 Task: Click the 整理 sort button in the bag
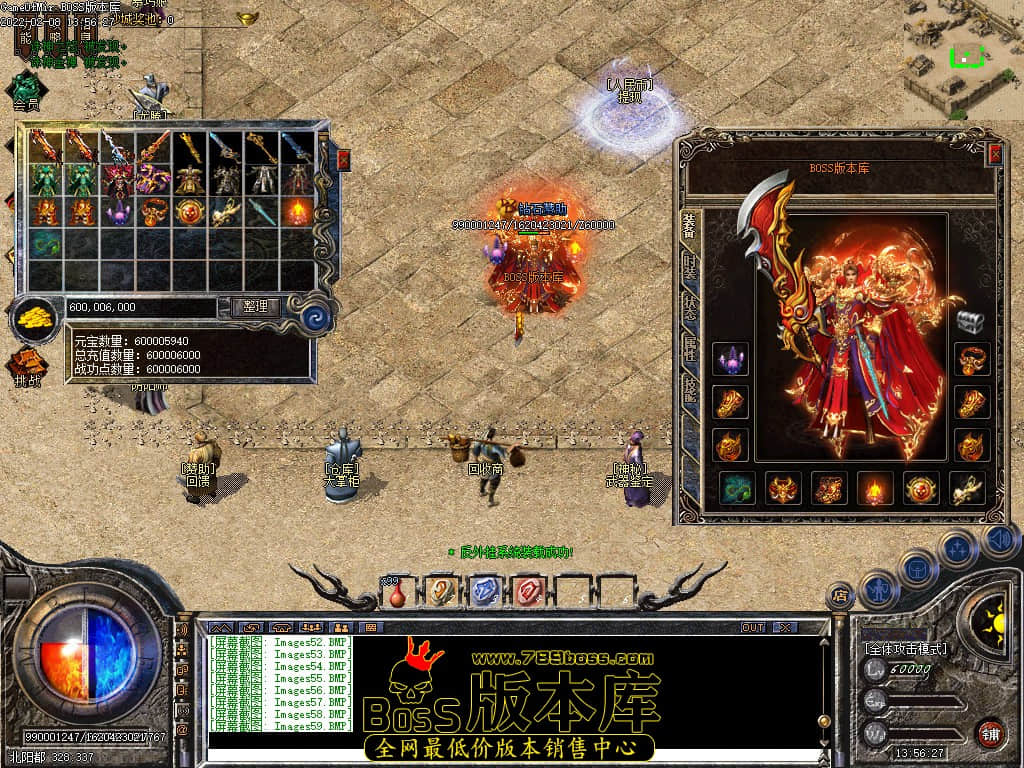(x=255, y=307)
